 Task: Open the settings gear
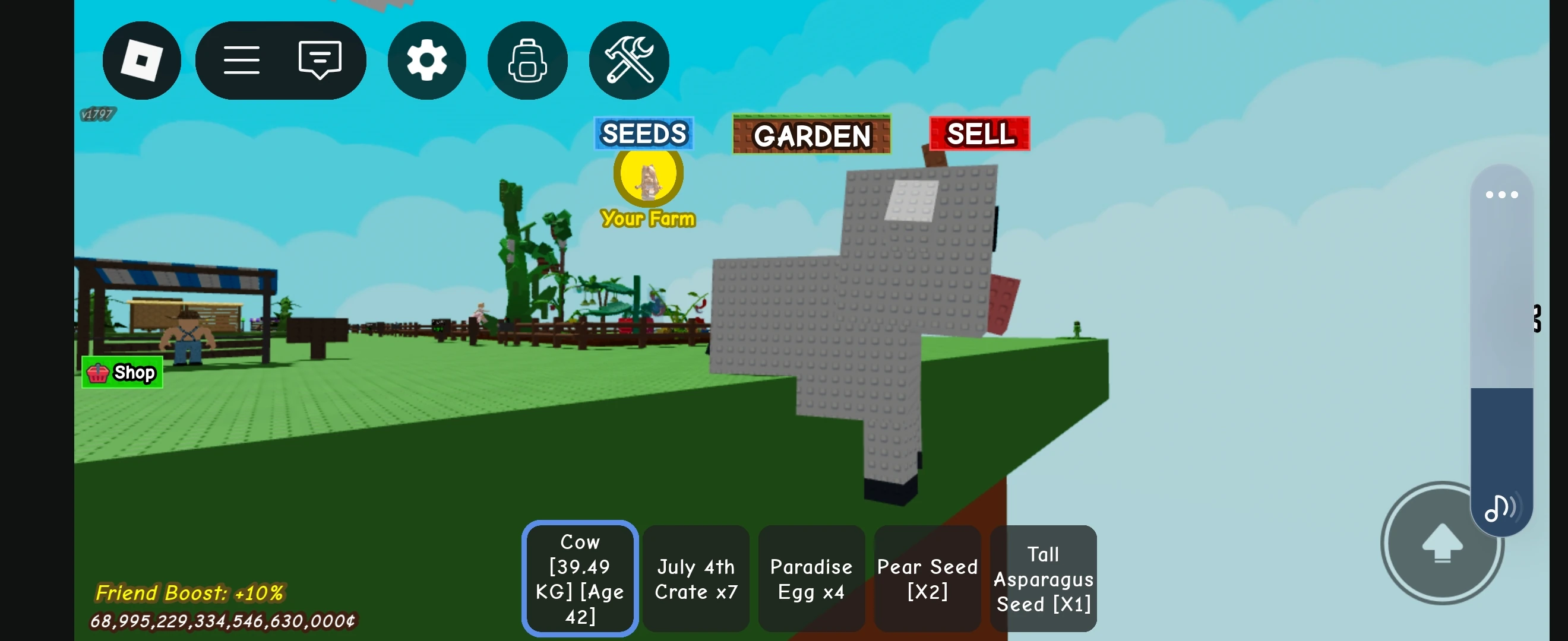[426, 59]
